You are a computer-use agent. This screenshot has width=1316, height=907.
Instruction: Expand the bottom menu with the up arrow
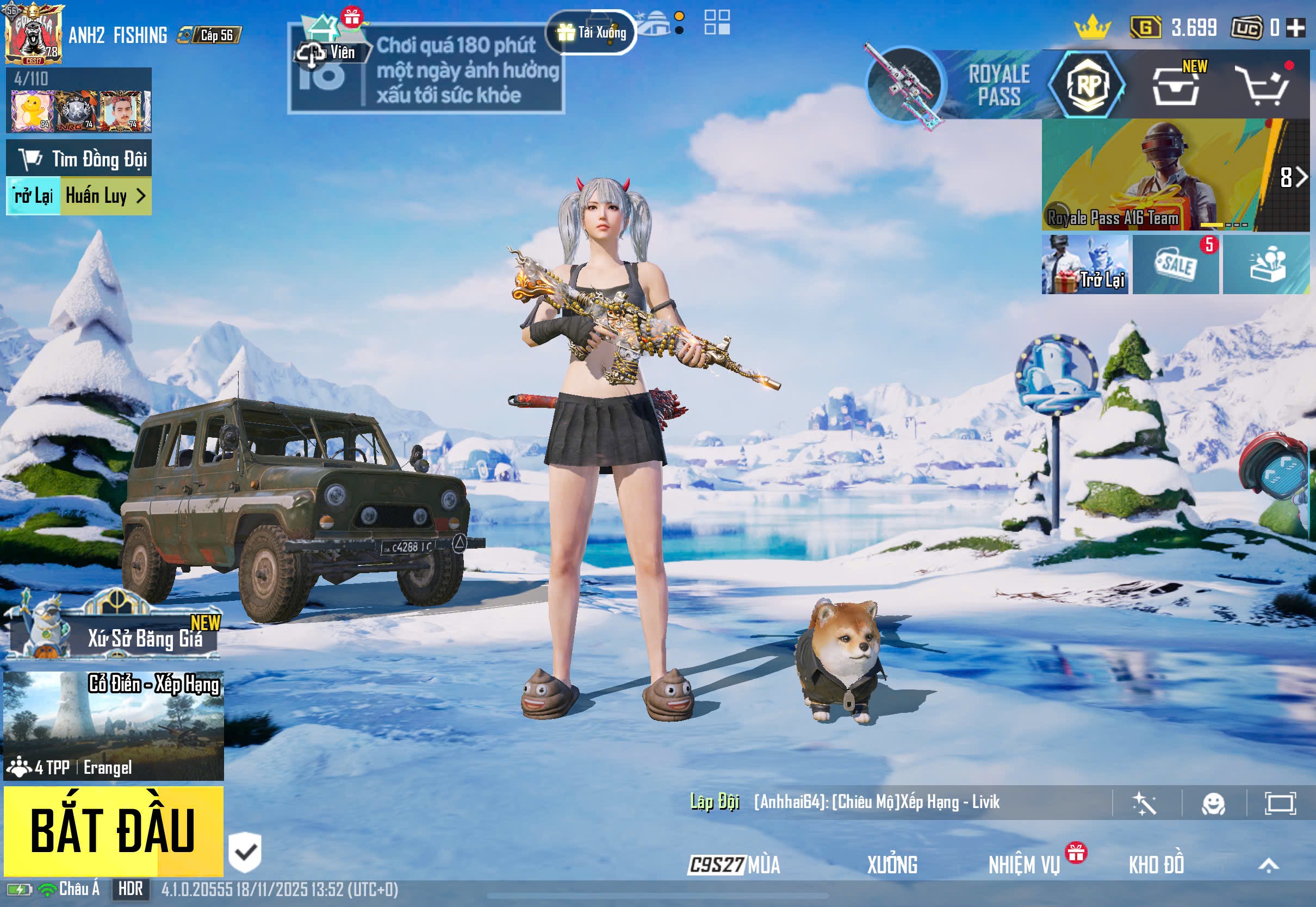click(x=1268, y=865)
